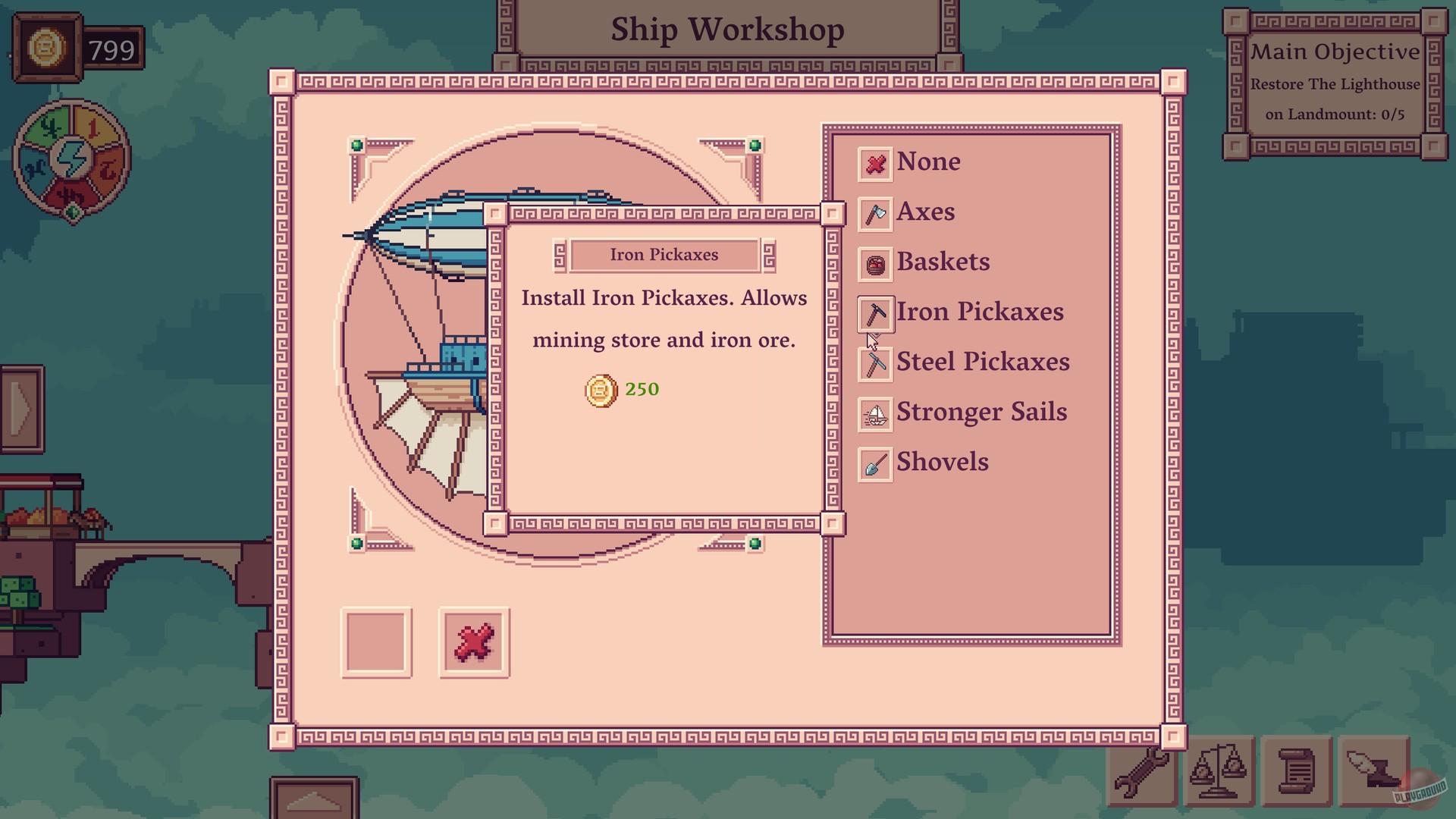Image resolution: width=1456 pixels, height=819 pixels.
Task: Select None to remove the ship upgrade
Action: point(874,163)
